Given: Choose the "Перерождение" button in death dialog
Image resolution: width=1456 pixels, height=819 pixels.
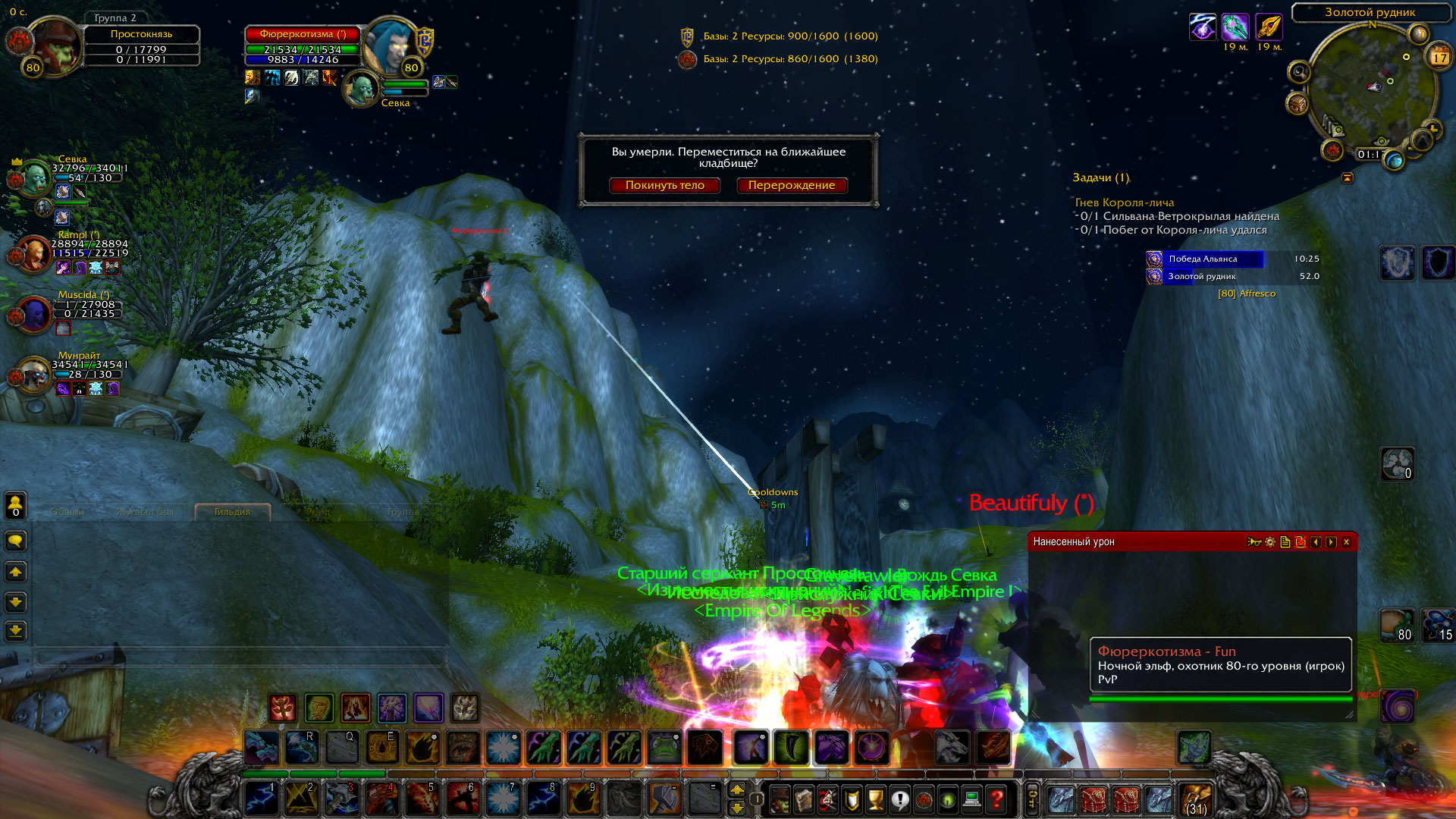Looking at the screenshot, I should point(792,185).
